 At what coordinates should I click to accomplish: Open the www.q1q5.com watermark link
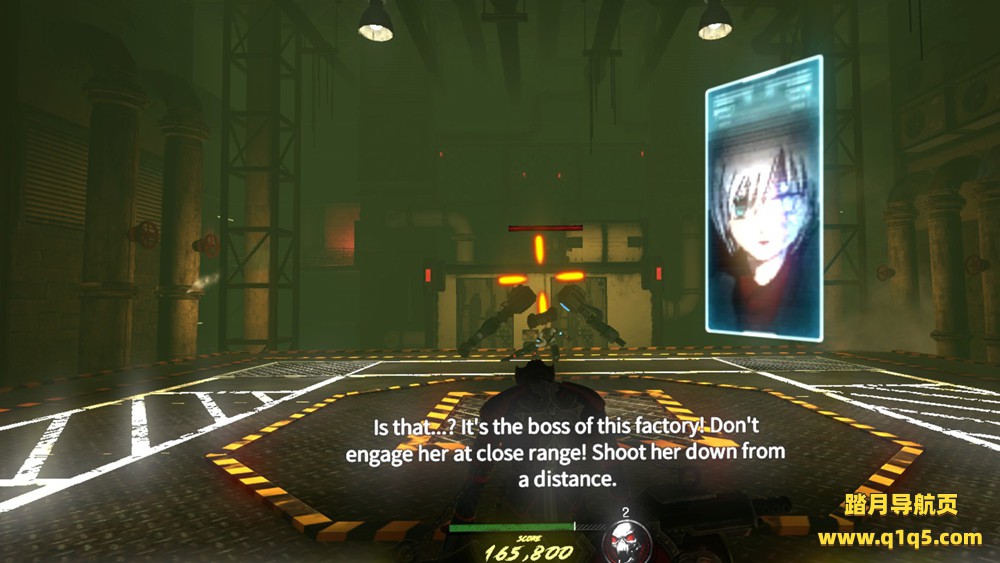click(899, 538)
